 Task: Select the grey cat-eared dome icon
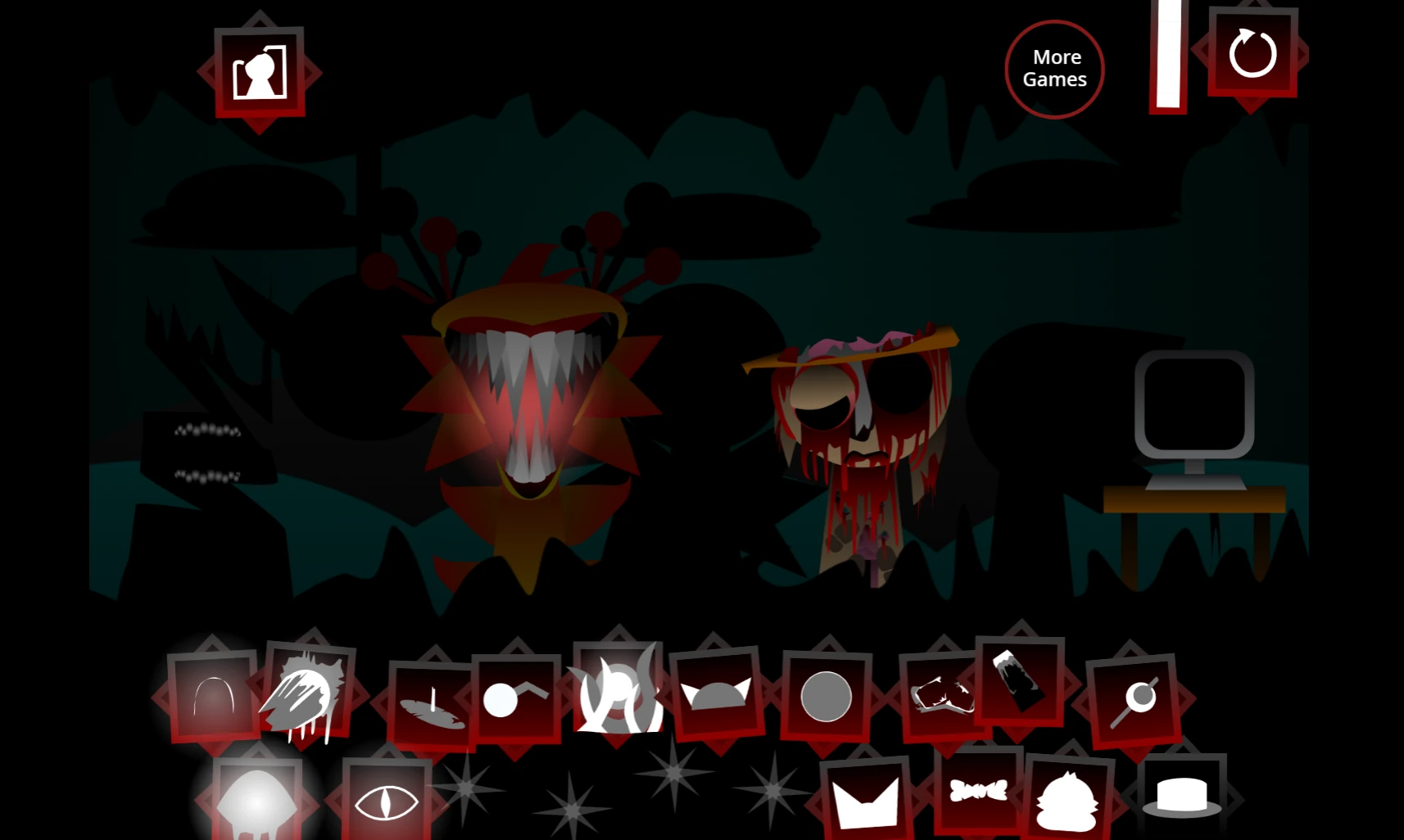pyautogui.click(x=716, y=695)
